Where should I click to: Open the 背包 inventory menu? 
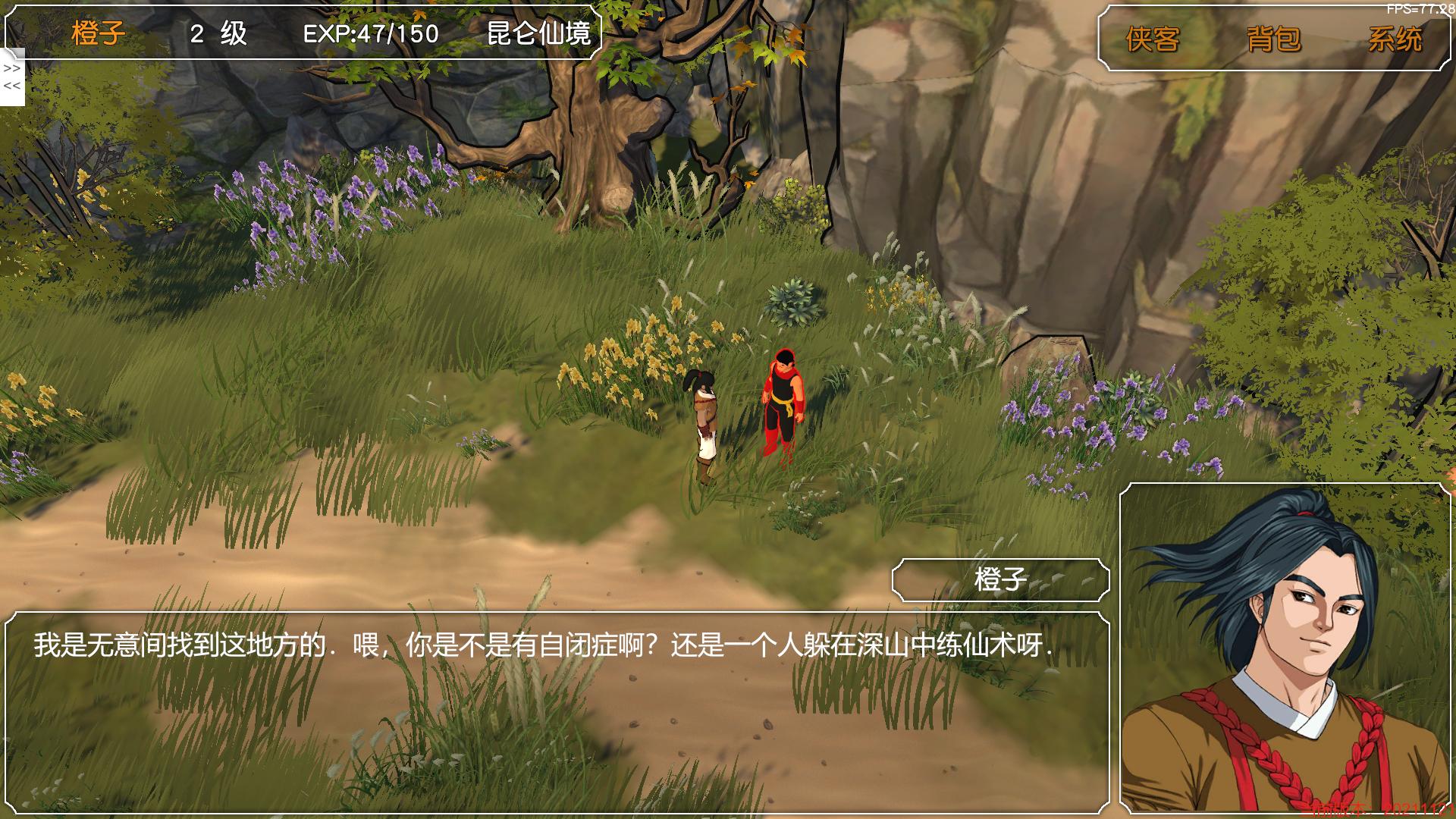coord(1274,39)
